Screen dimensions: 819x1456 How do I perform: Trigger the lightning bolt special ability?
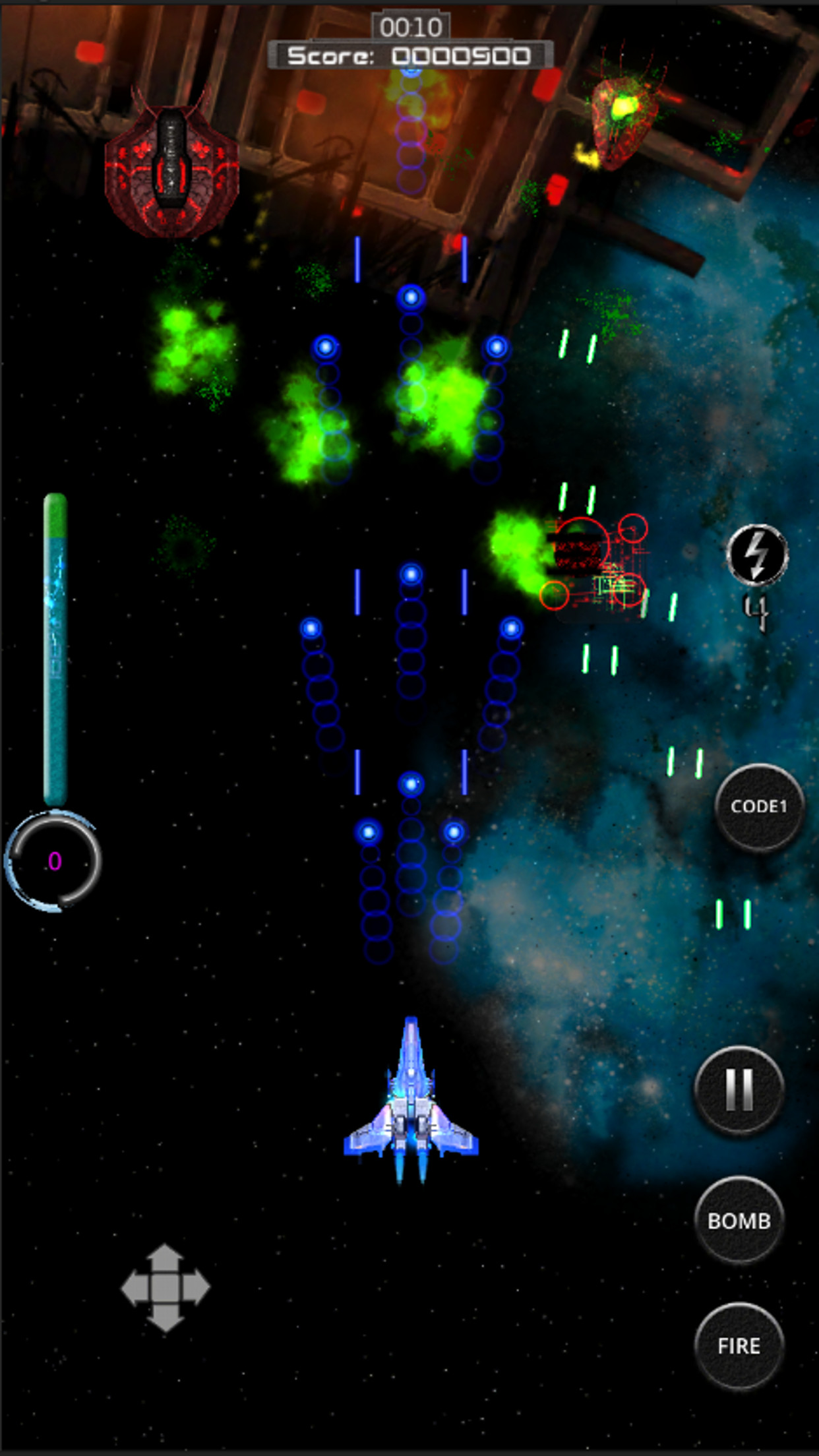tap(757, 555)
